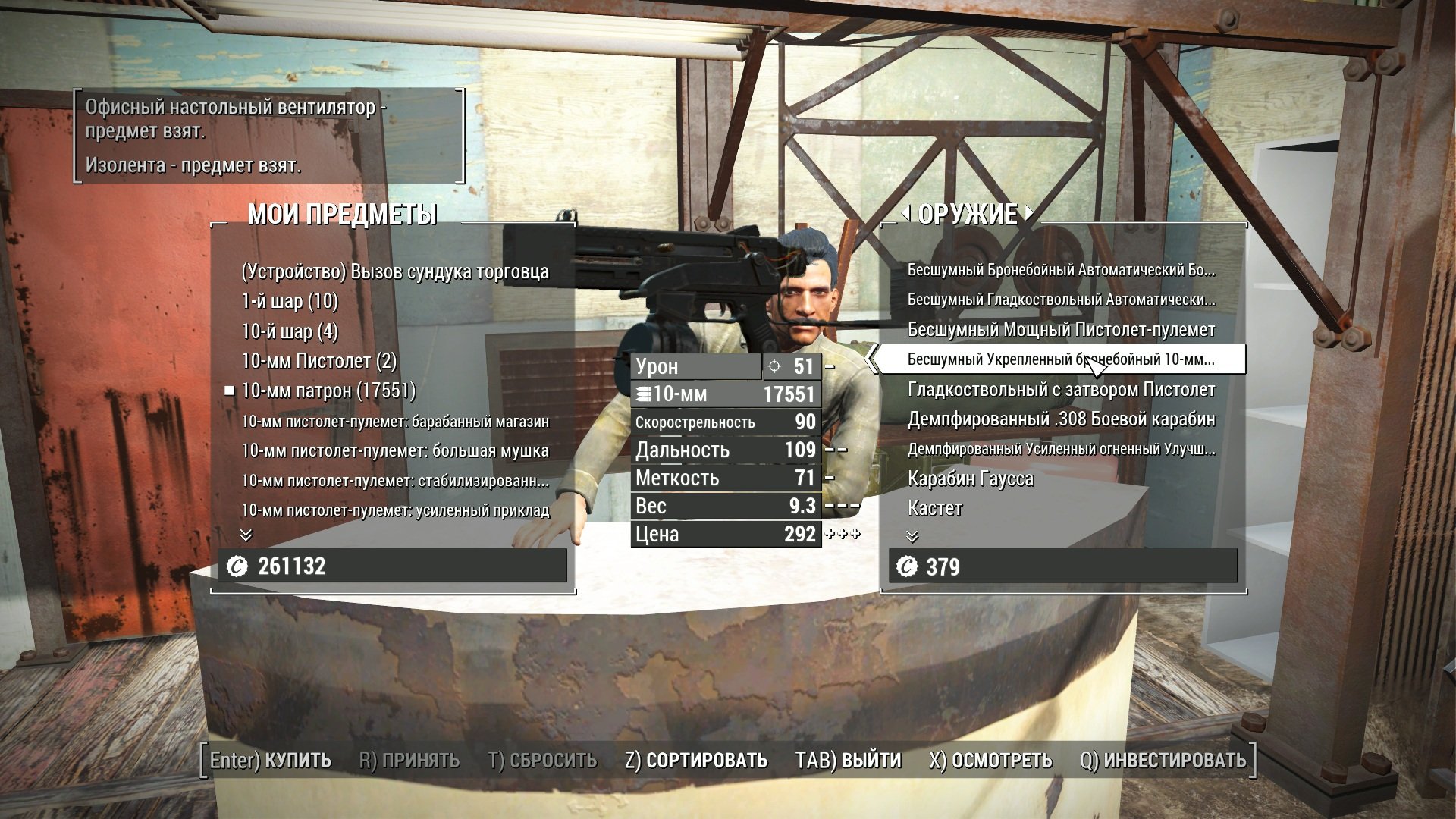Select the Кастет weapon

[x=935, y=508]
